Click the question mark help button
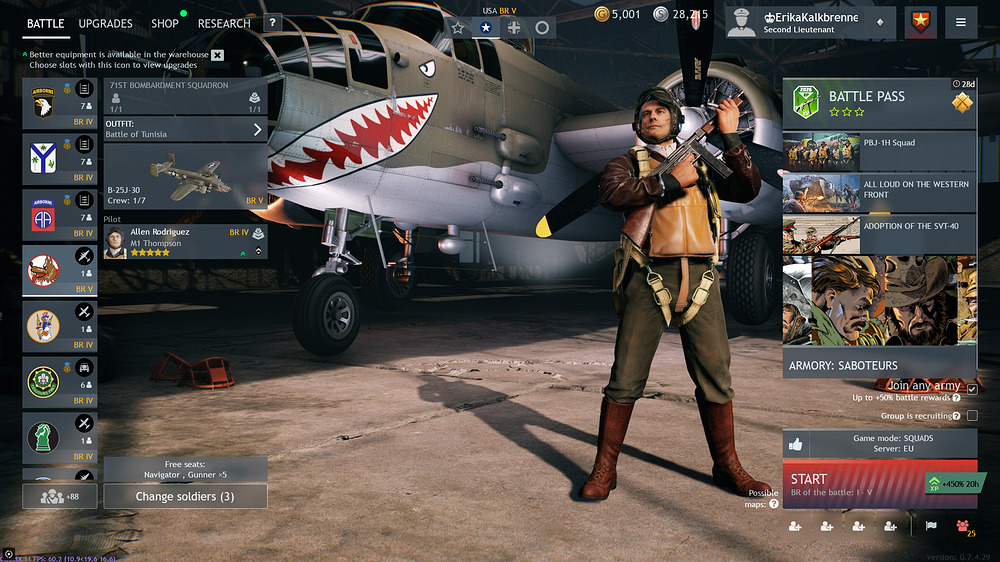1000x562 pixels. (x=273, y=23)
